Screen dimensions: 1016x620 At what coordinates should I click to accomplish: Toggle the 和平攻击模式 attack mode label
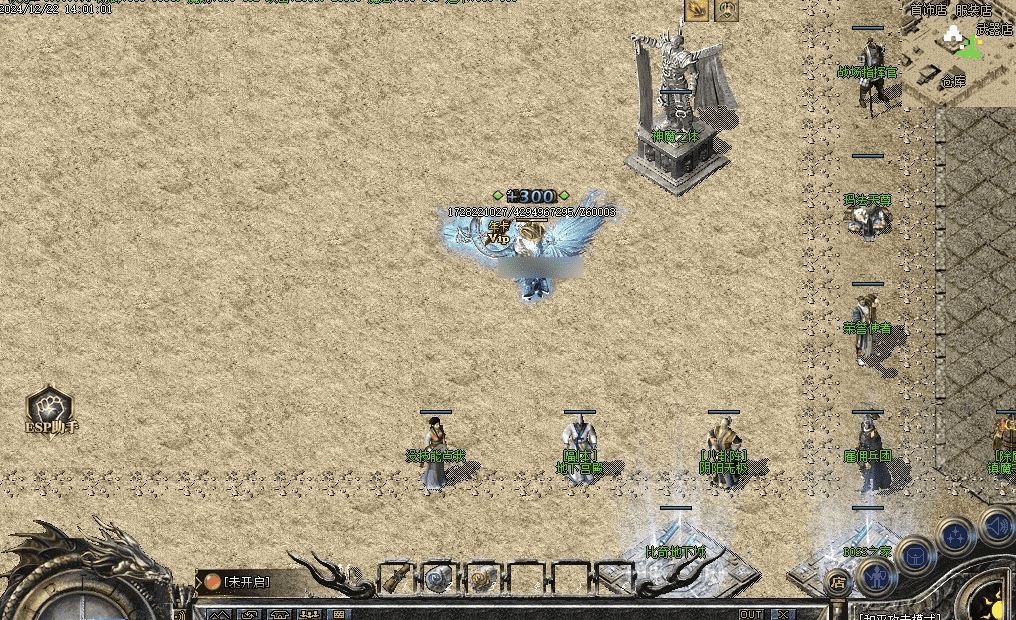(897, 615)
